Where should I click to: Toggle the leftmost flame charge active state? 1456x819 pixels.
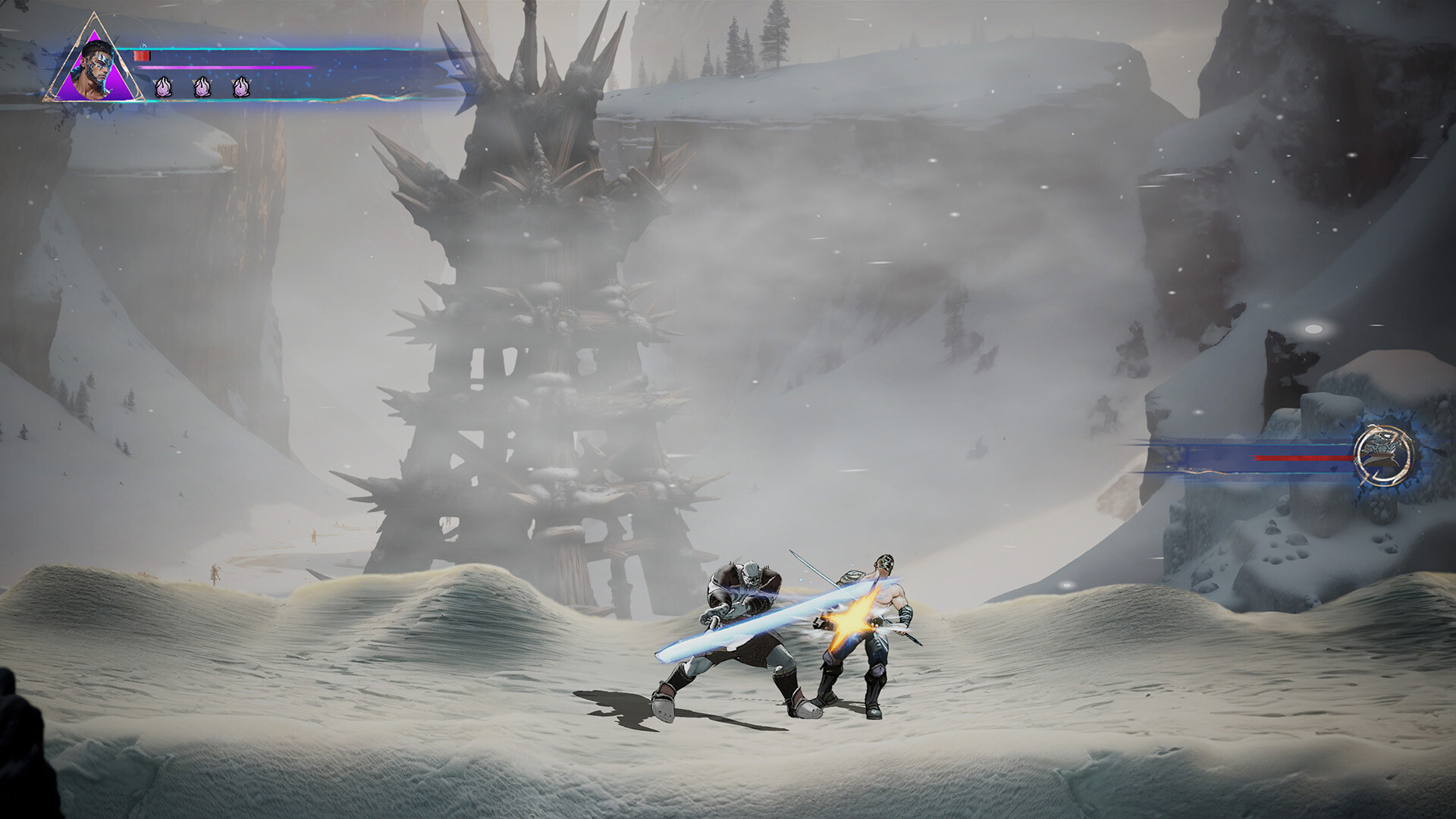pyautogui.click(x=163, y=86)
